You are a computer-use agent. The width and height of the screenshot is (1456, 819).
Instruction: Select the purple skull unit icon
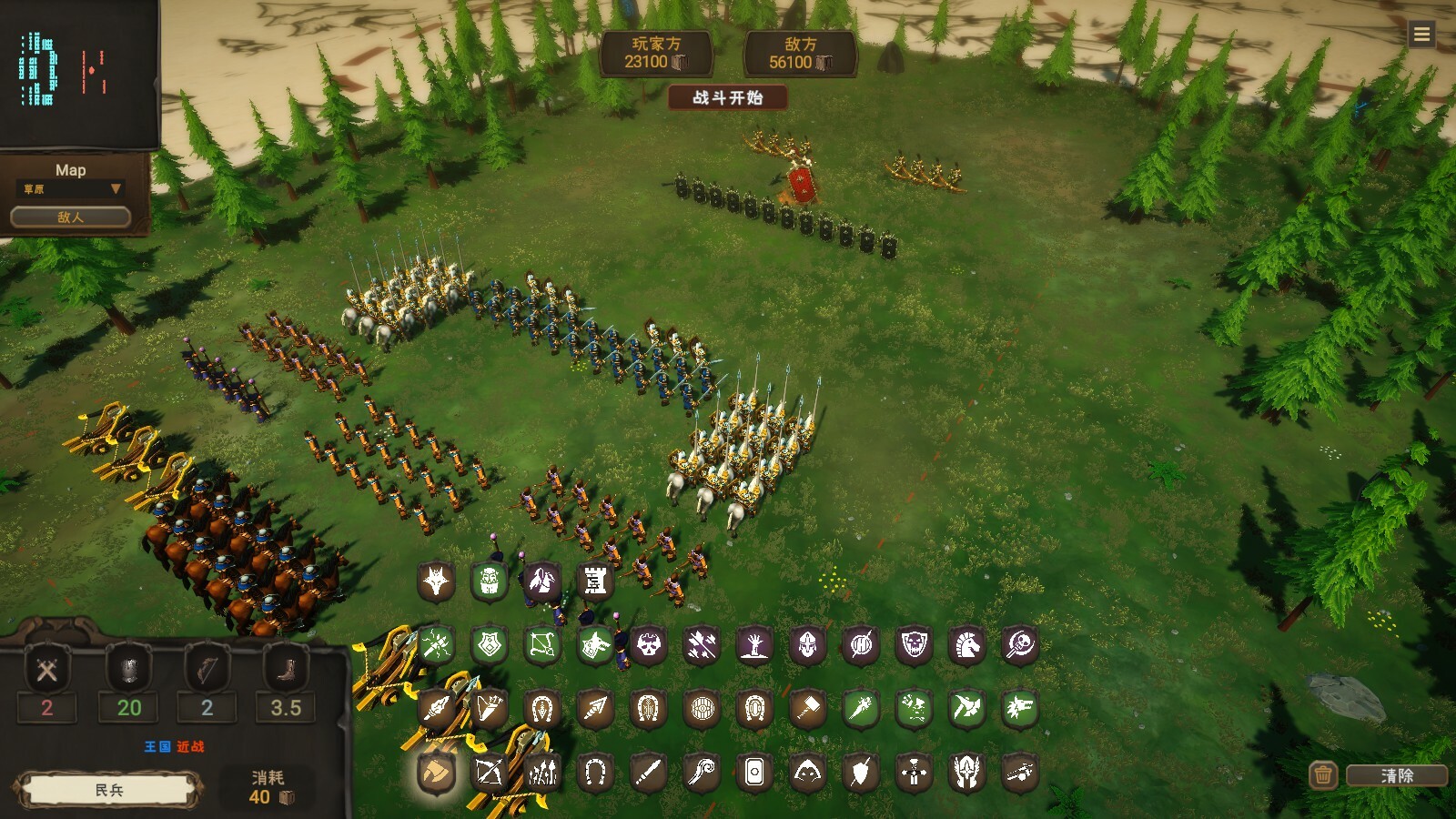pos(650,647)
